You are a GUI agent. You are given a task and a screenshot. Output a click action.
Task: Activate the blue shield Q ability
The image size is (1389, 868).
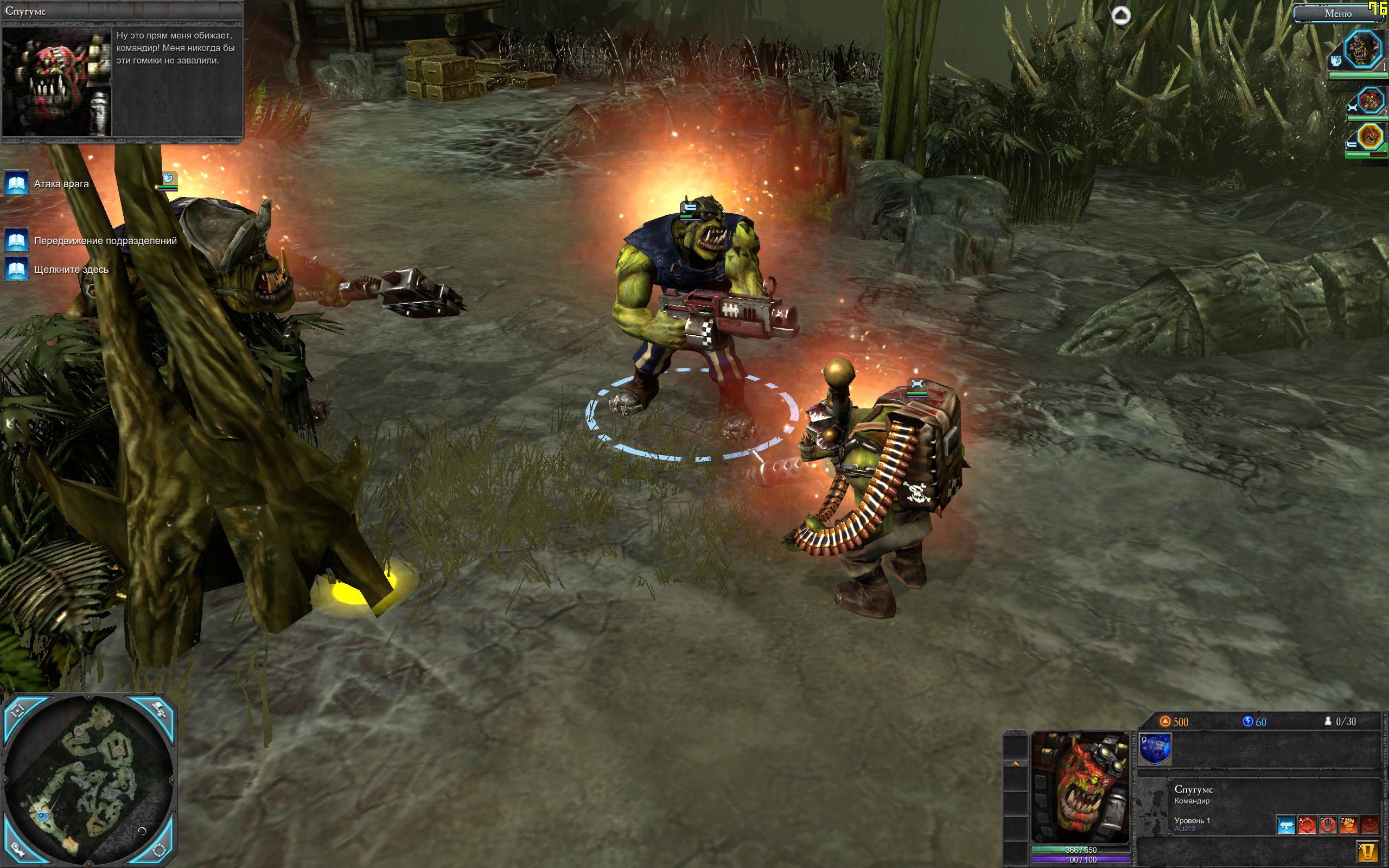1154,749
